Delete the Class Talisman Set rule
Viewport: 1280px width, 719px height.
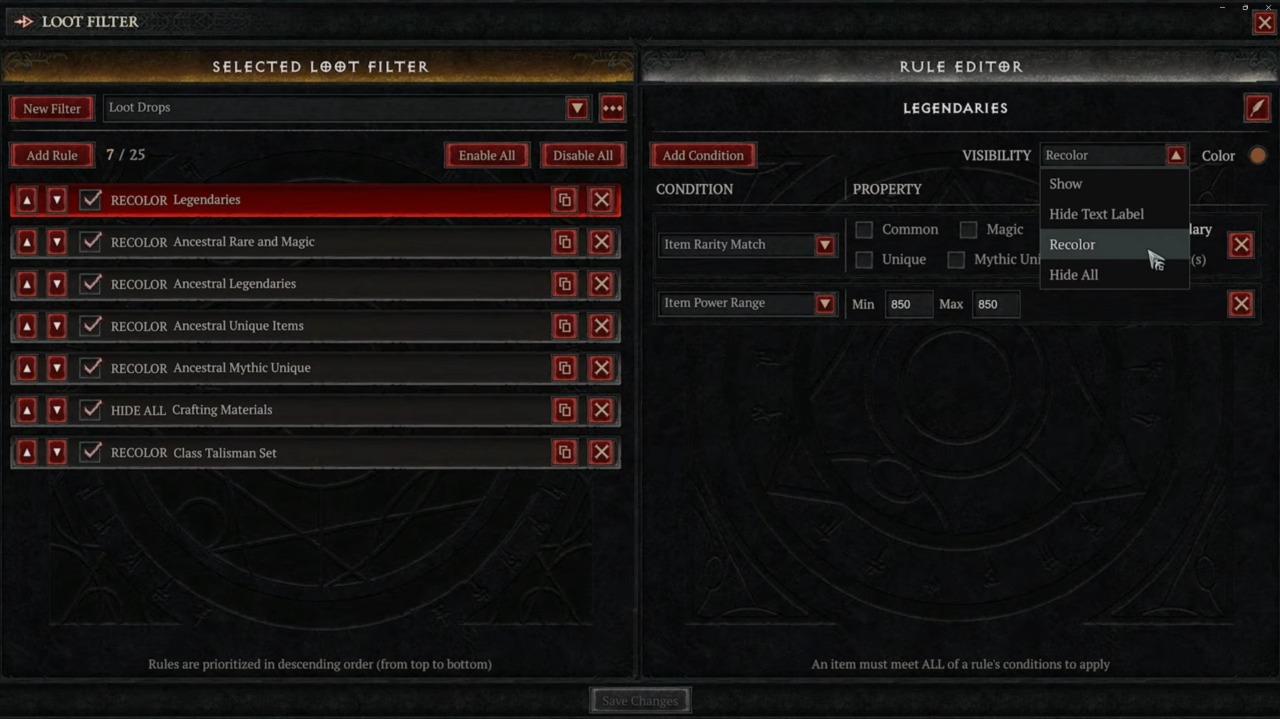[x=601, y=452]
